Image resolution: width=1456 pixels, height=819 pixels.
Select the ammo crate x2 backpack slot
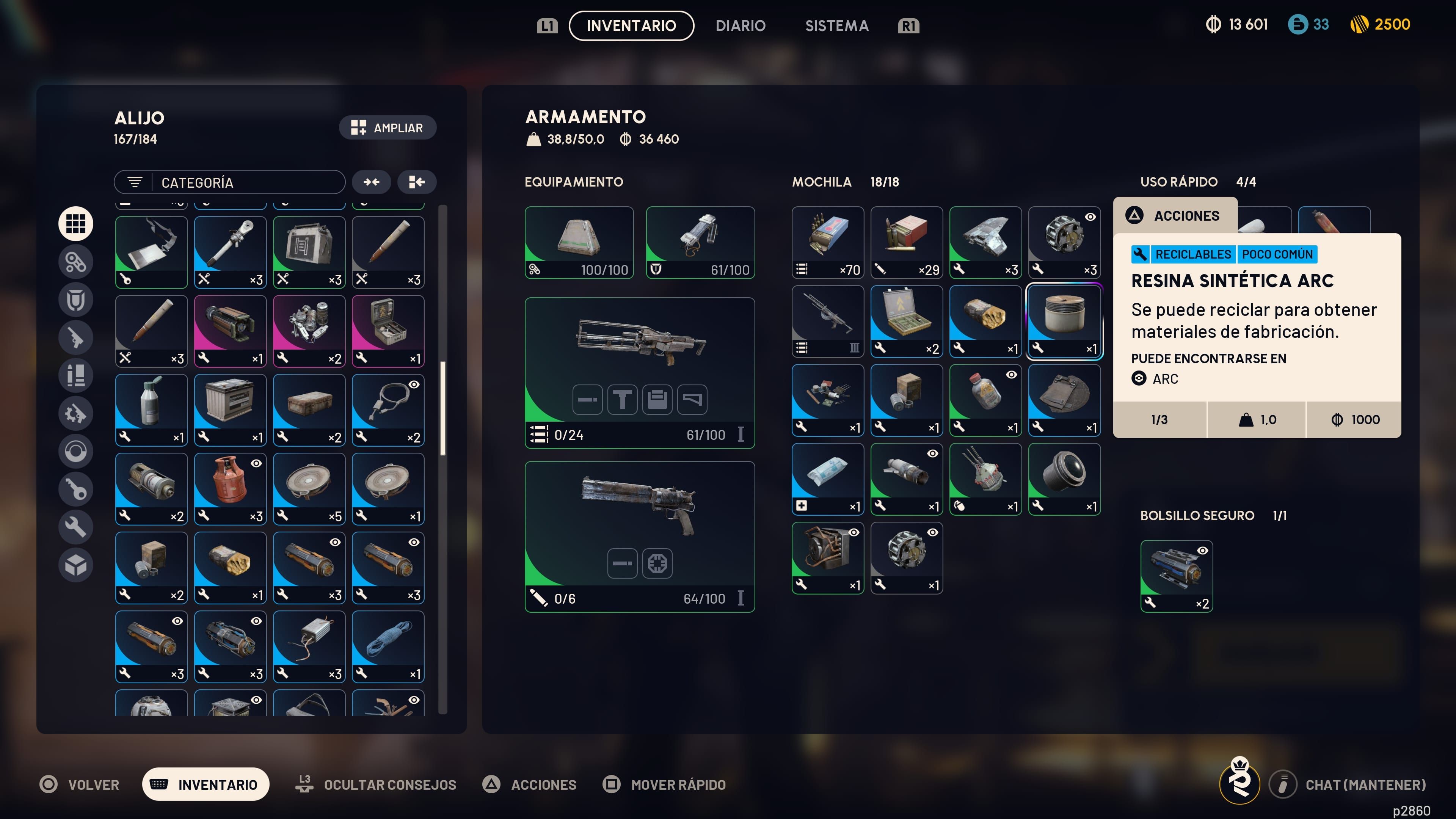point(906,321)
